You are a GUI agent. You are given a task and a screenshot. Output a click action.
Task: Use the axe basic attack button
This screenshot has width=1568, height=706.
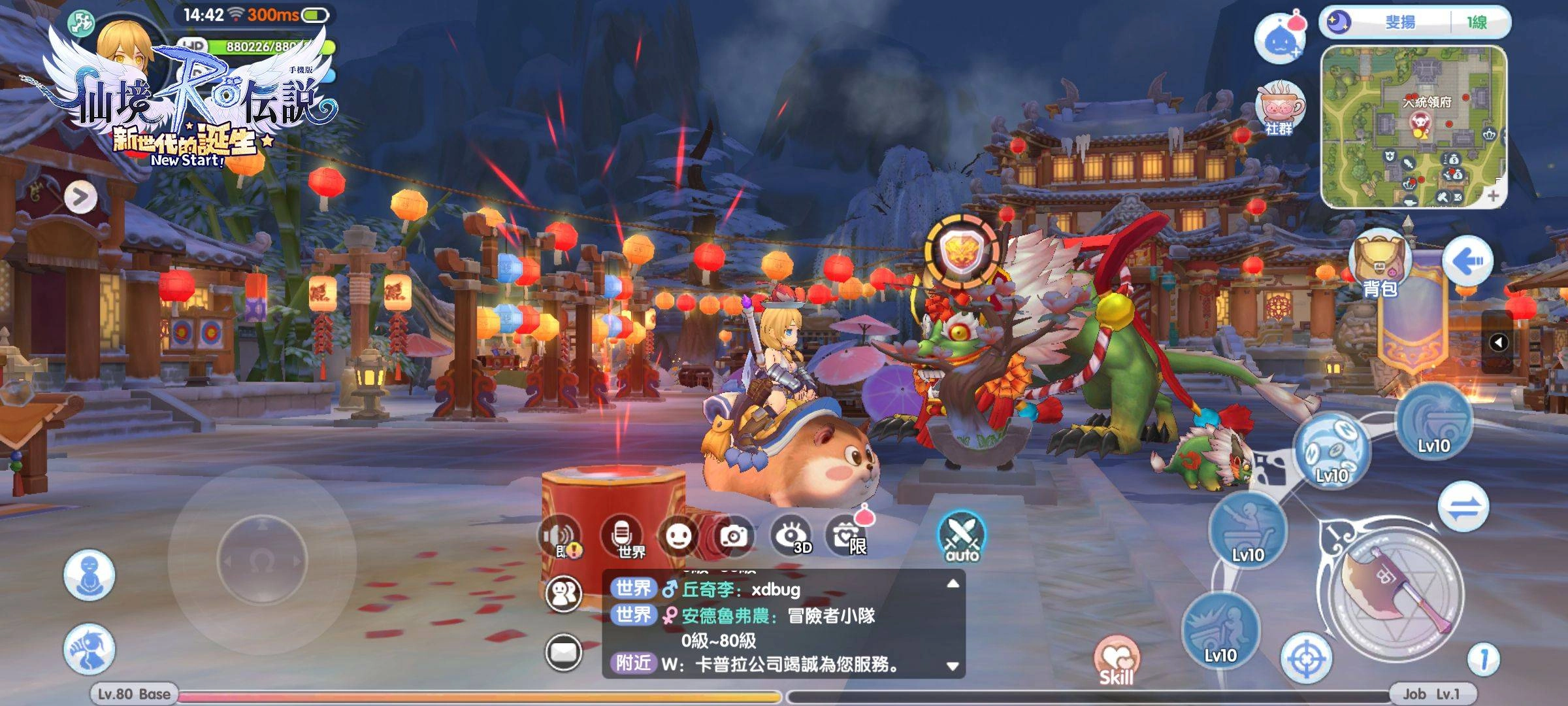(1396, 592)
